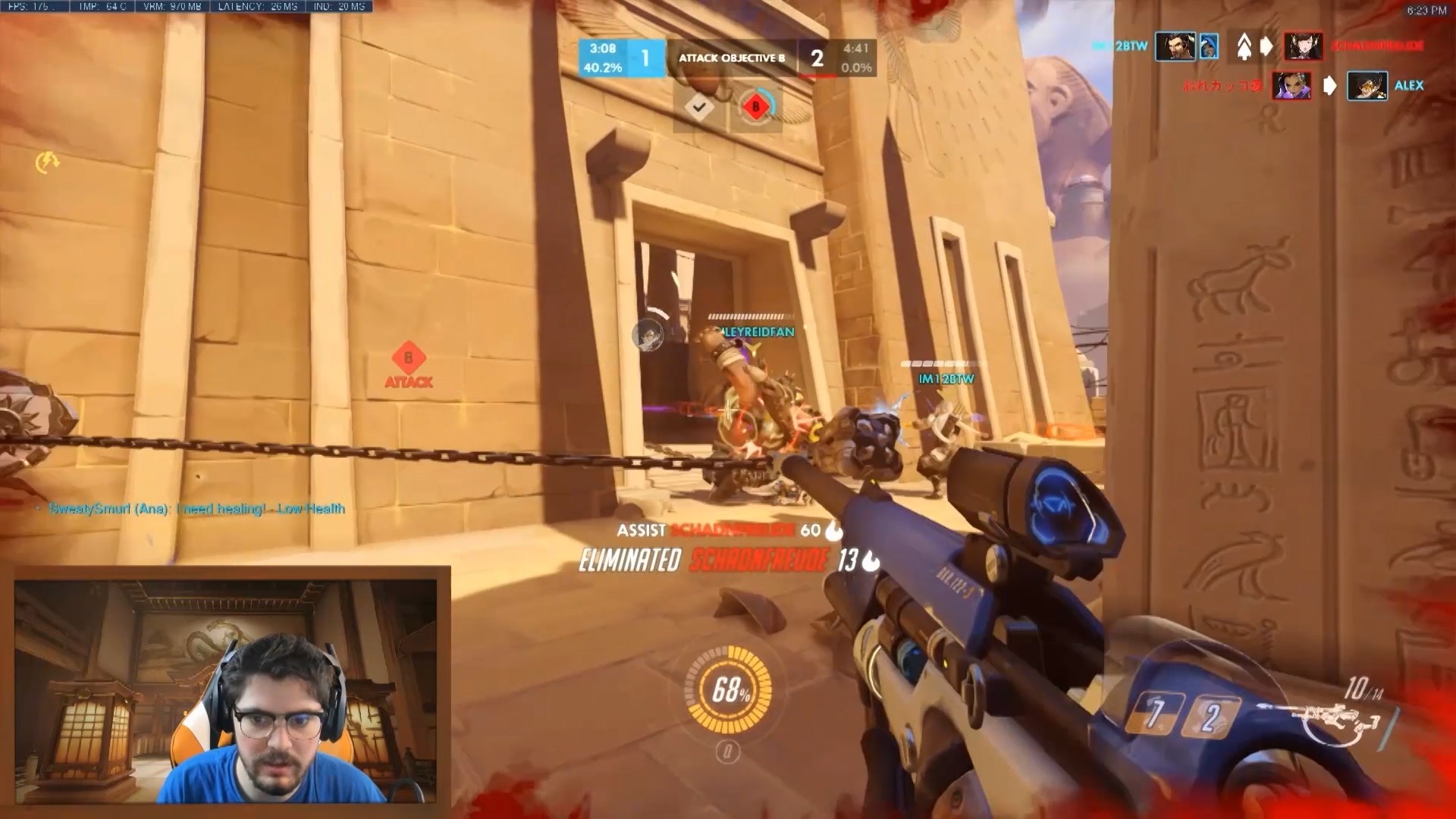Viewport: 1456px width, 819px height.
Task: Select the red objective B progress icon
Action: pos(755,107)
